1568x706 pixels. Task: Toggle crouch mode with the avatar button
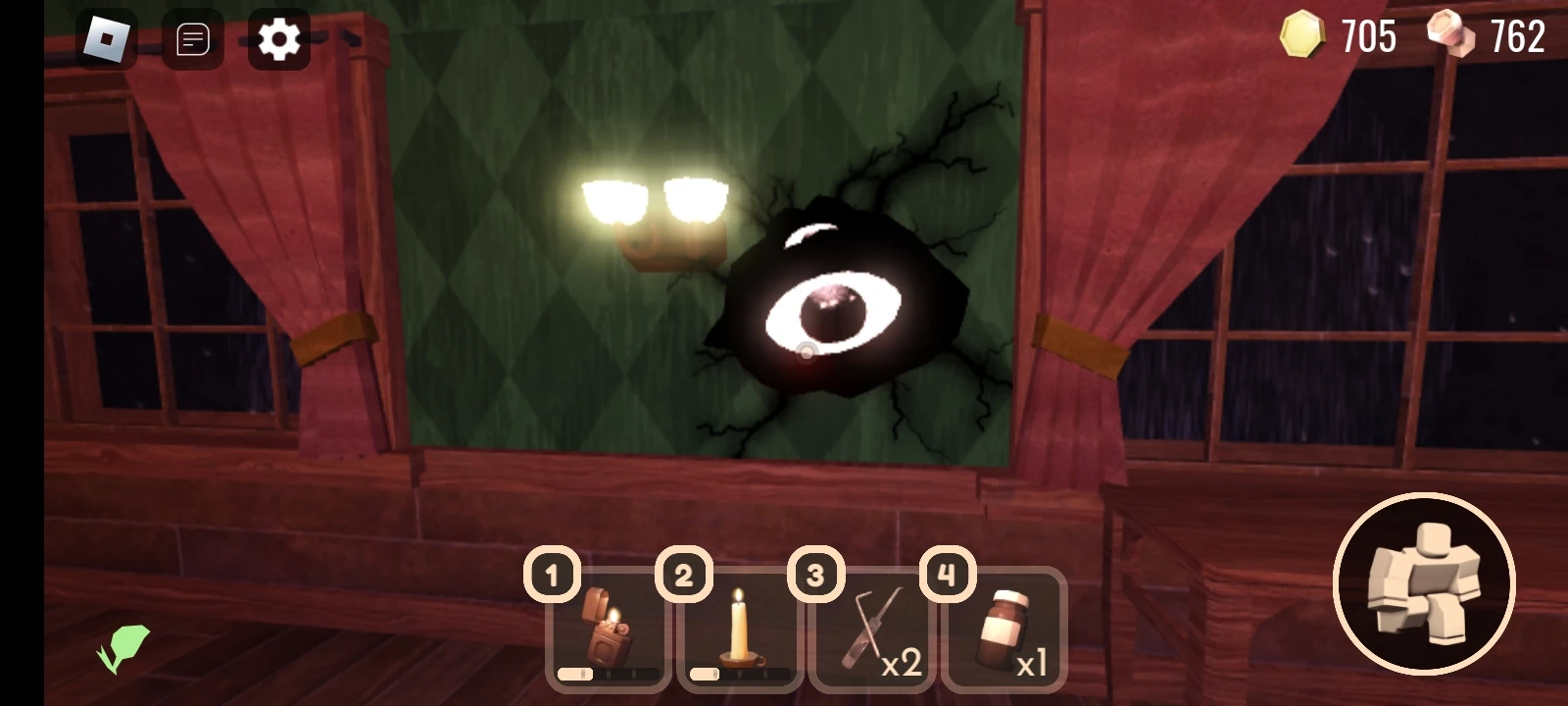tap(1423, 583)
